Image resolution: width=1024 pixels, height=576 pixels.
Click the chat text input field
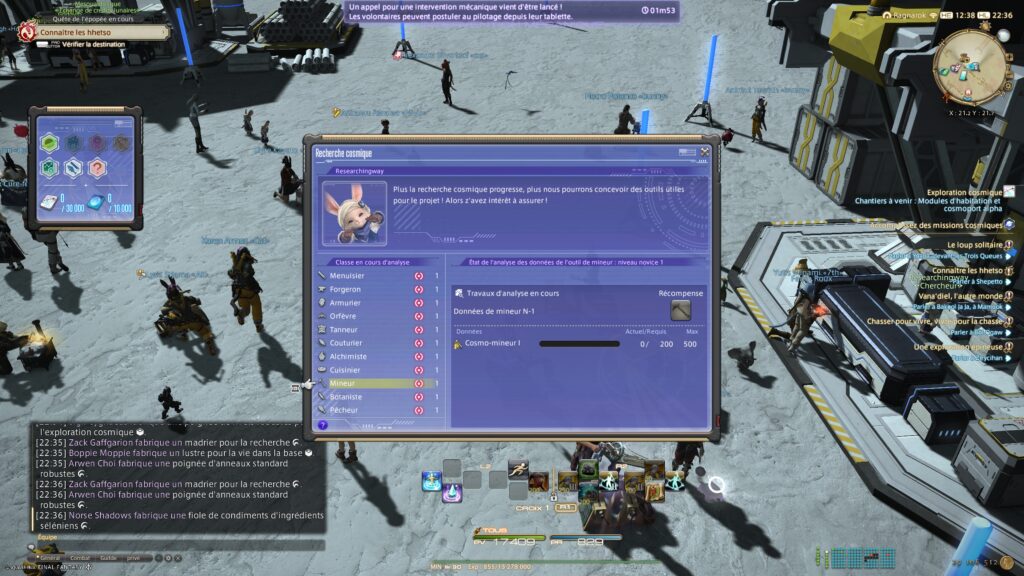pos(180,545)
